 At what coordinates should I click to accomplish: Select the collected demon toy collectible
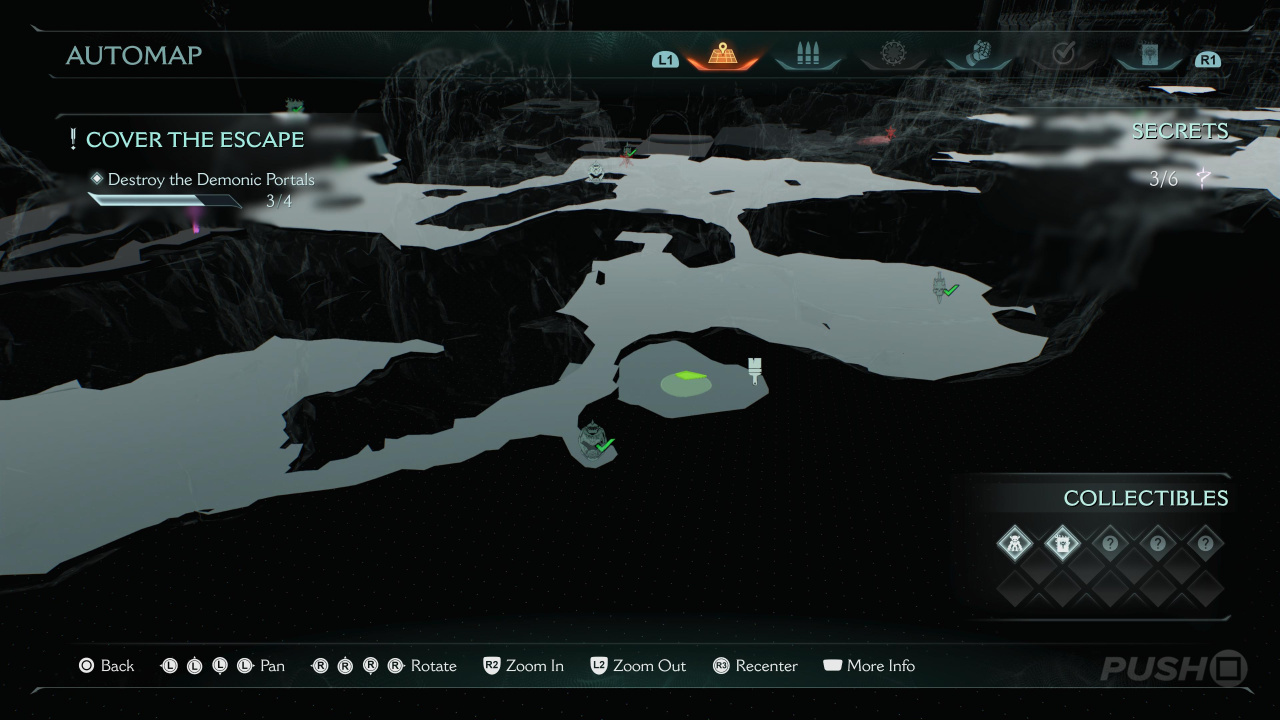(x=1014, y=544)
